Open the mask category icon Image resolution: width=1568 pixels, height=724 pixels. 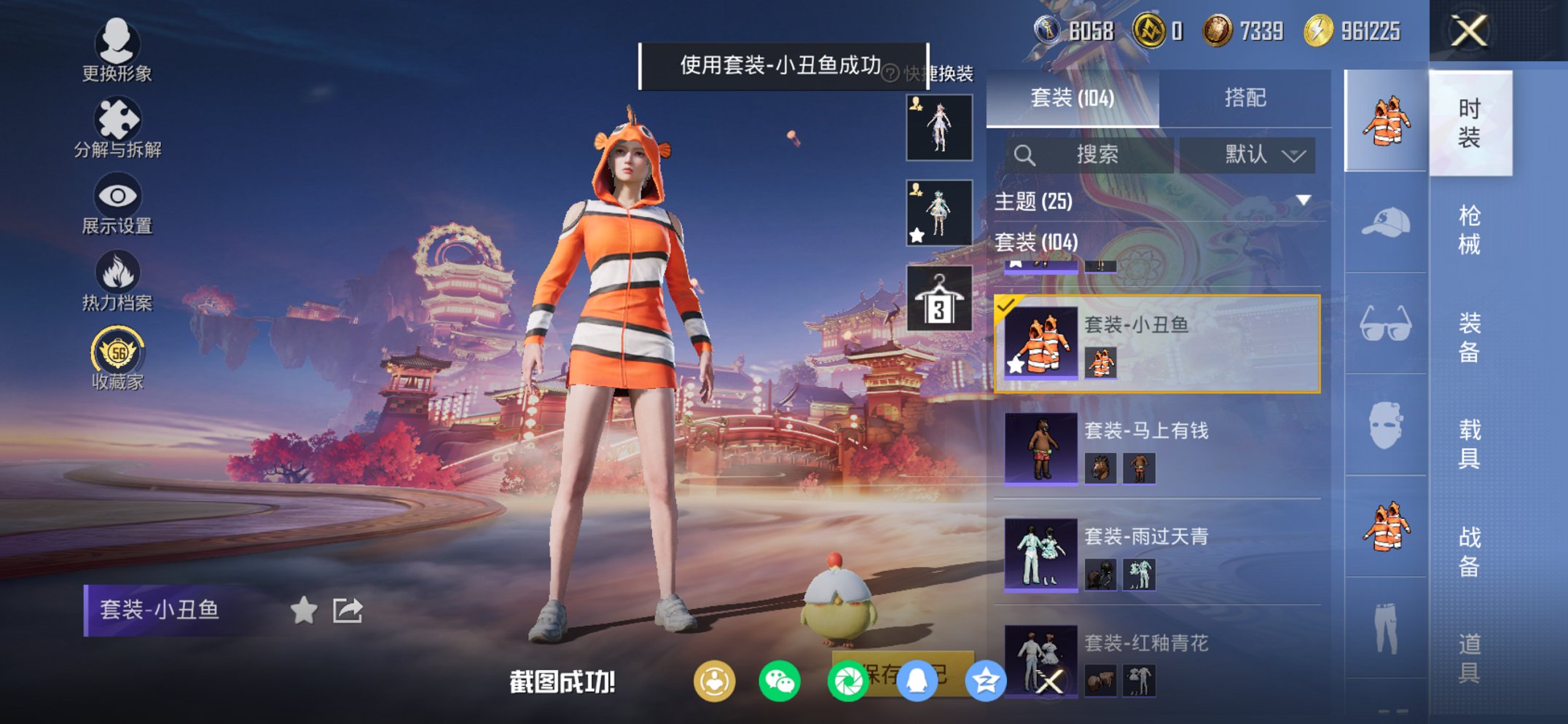[x=1385, y=423]
